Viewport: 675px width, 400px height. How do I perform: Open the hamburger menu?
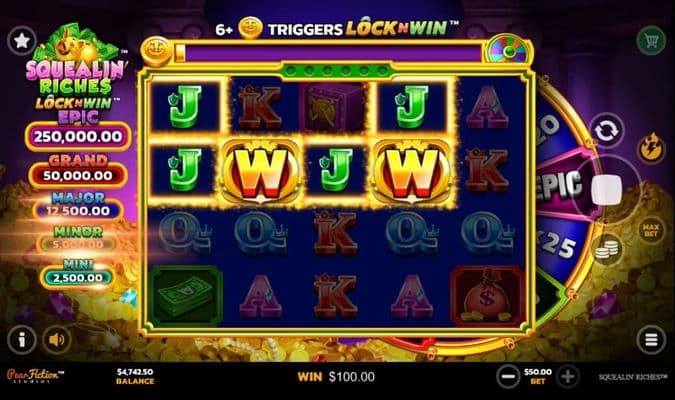(651, 340)
